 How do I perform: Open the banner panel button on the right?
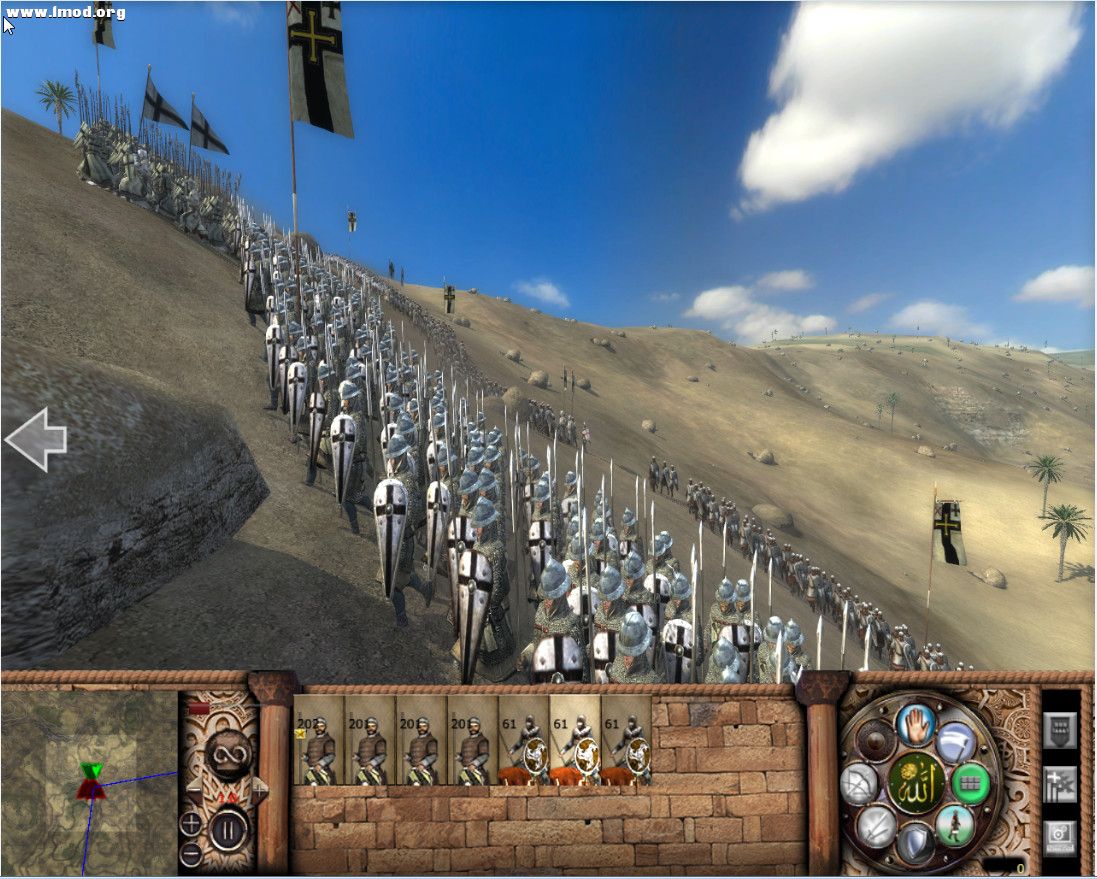1060,730
